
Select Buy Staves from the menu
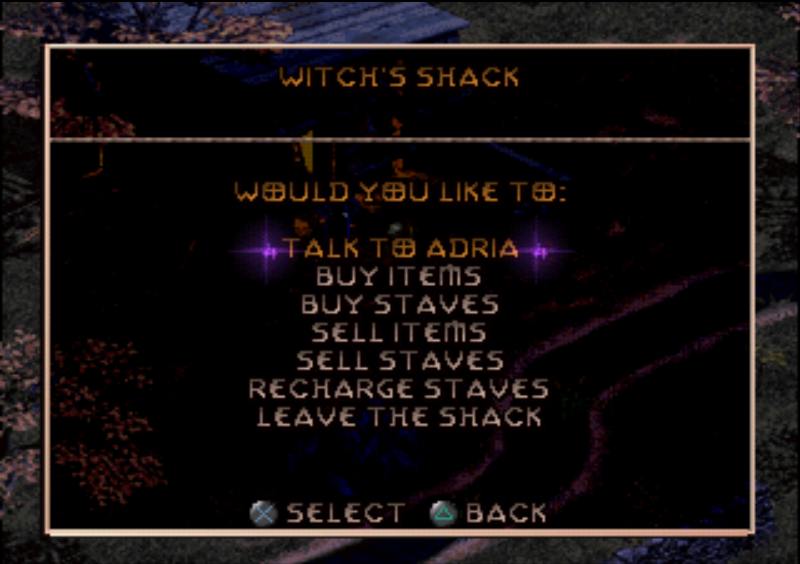pos(399,304)
